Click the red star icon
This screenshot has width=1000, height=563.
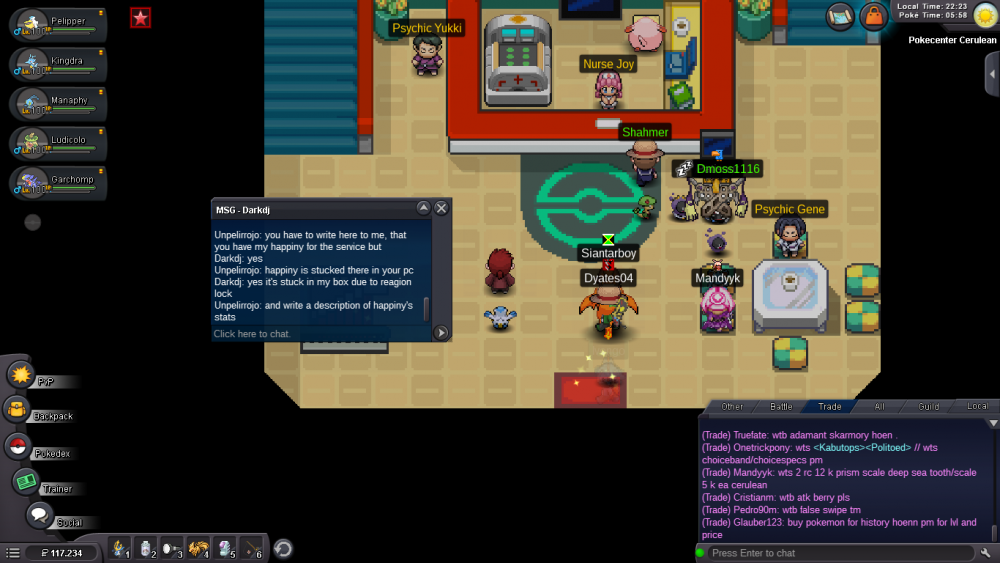(x=140, y=17)
